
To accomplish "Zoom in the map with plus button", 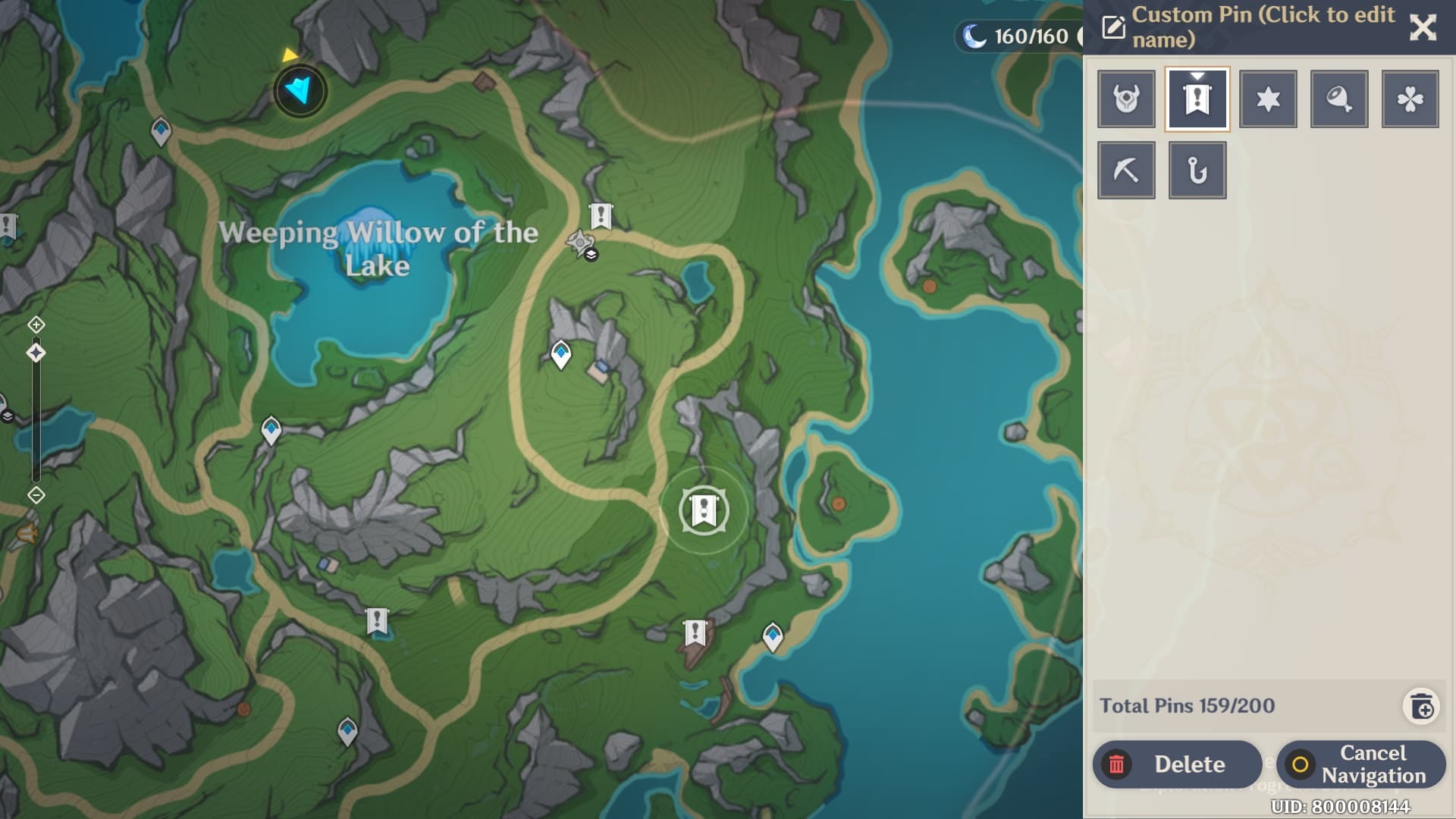I will 36,325.
